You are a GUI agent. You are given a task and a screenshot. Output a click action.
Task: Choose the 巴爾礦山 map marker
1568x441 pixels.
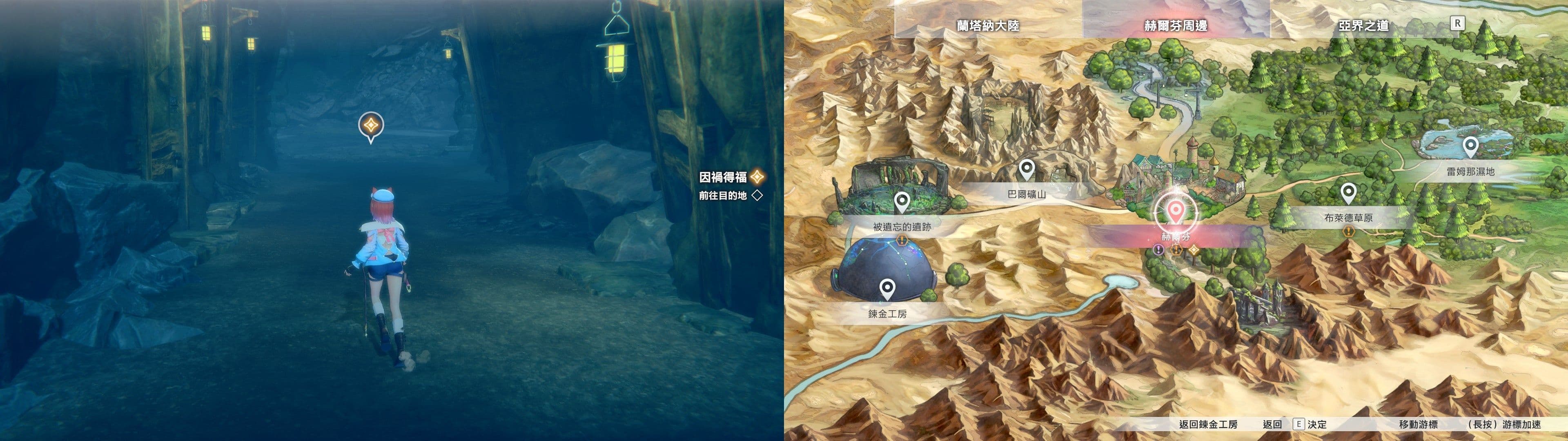point(1026,170)
